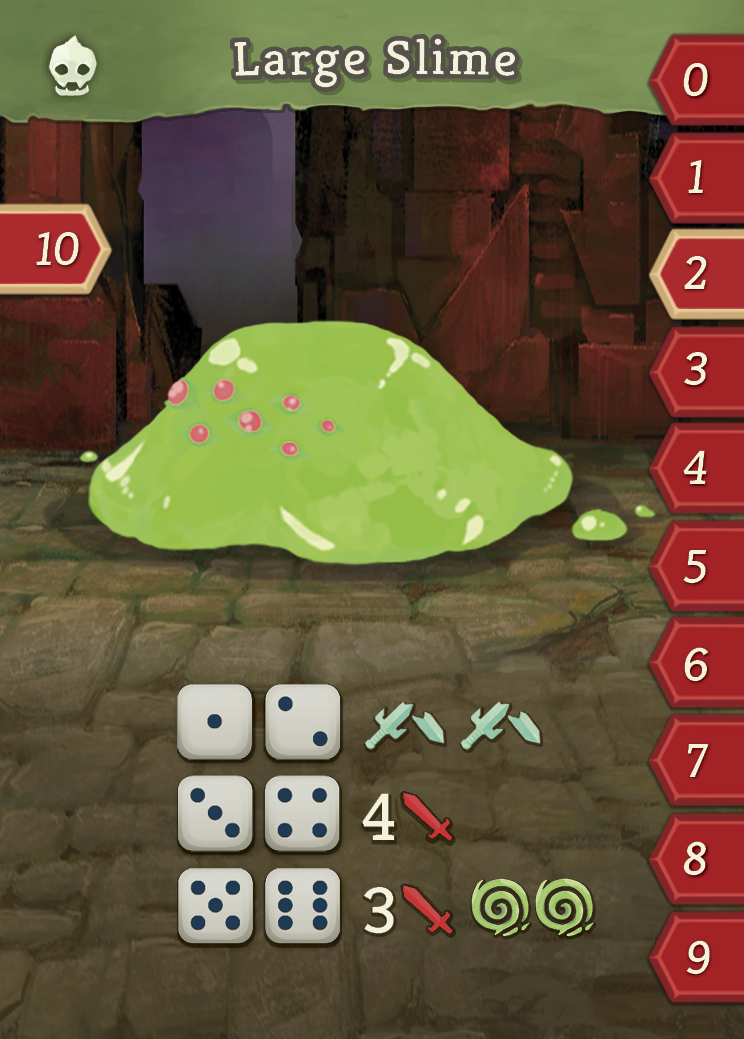744x1039 pixels.
Task: Choose the 7 health marker
Action: click(698, 762)
